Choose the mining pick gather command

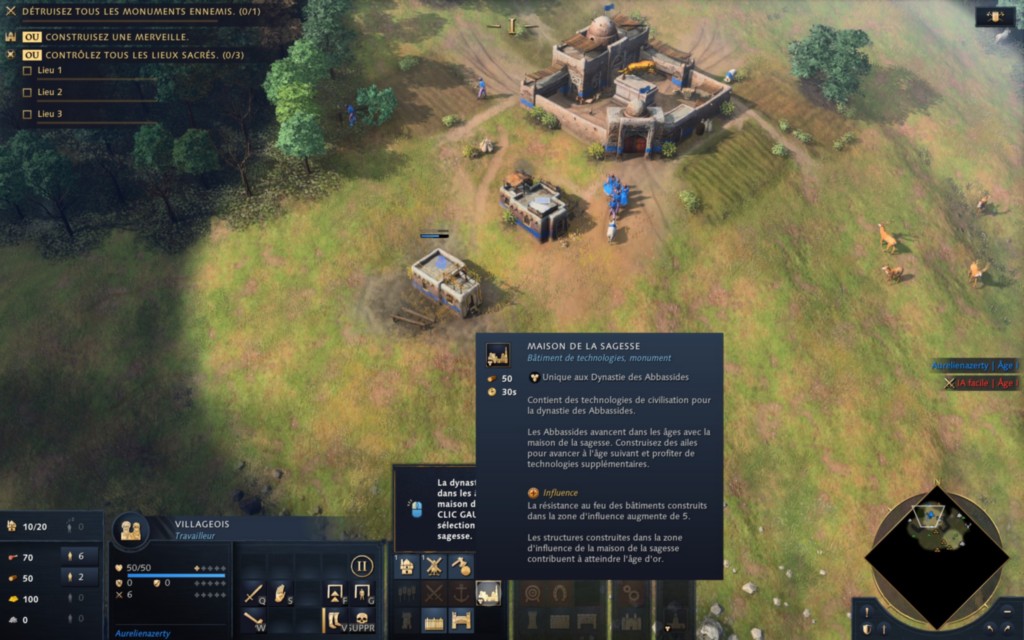pos(253,621)
